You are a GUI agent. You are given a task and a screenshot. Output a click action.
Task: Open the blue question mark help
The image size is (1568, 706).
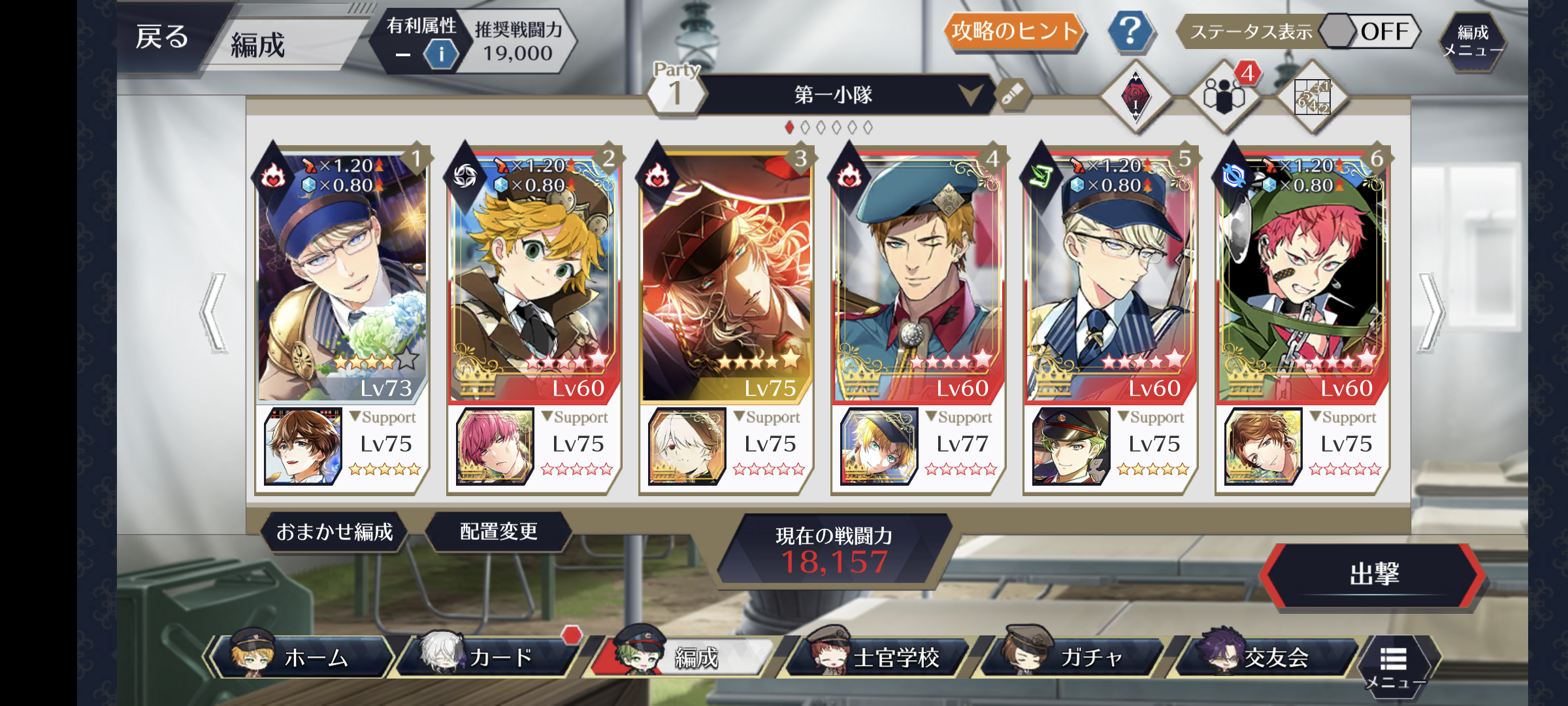tap(1130, 31)
